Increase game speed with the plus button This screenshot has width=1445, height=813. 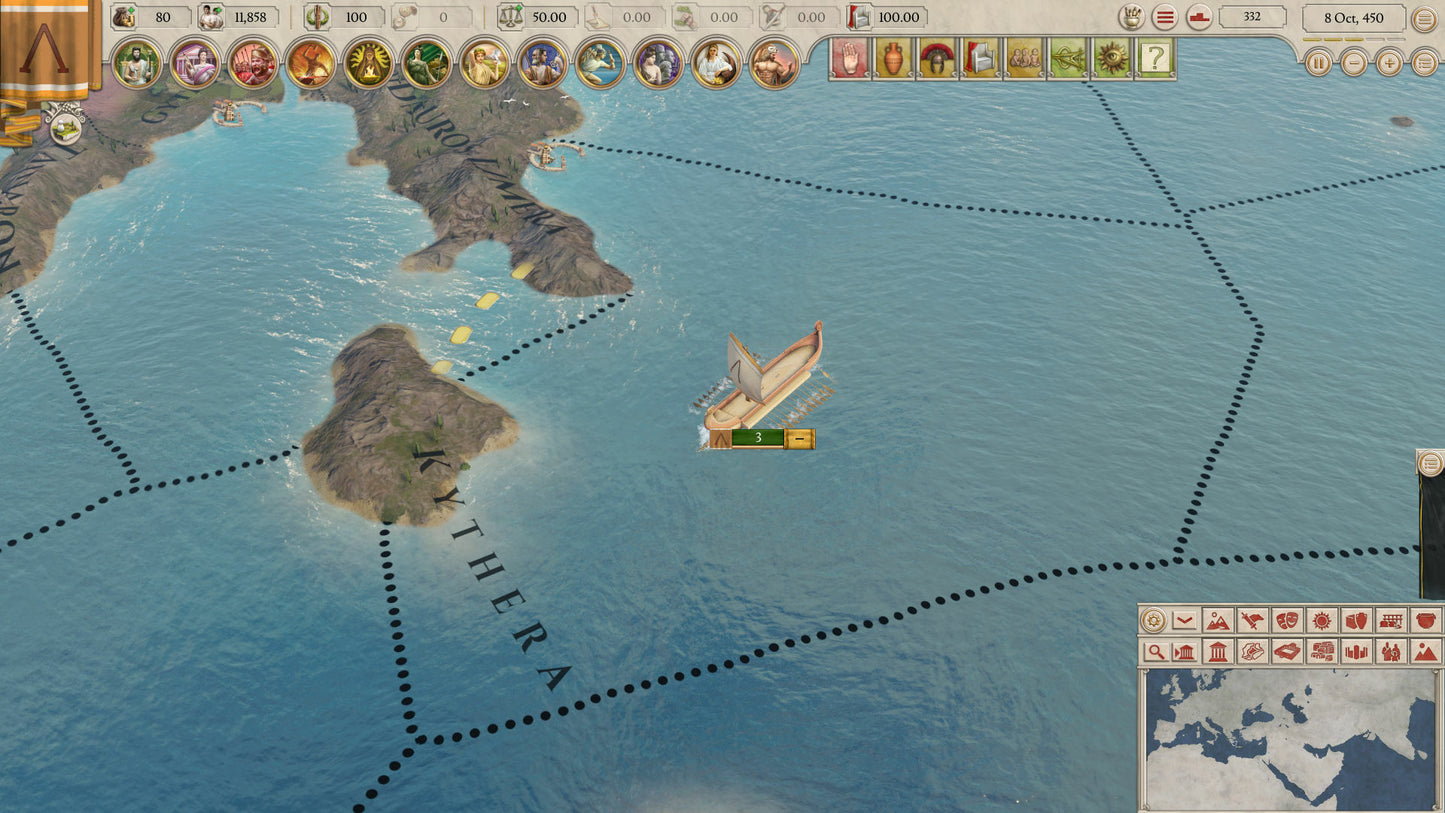1388,63
